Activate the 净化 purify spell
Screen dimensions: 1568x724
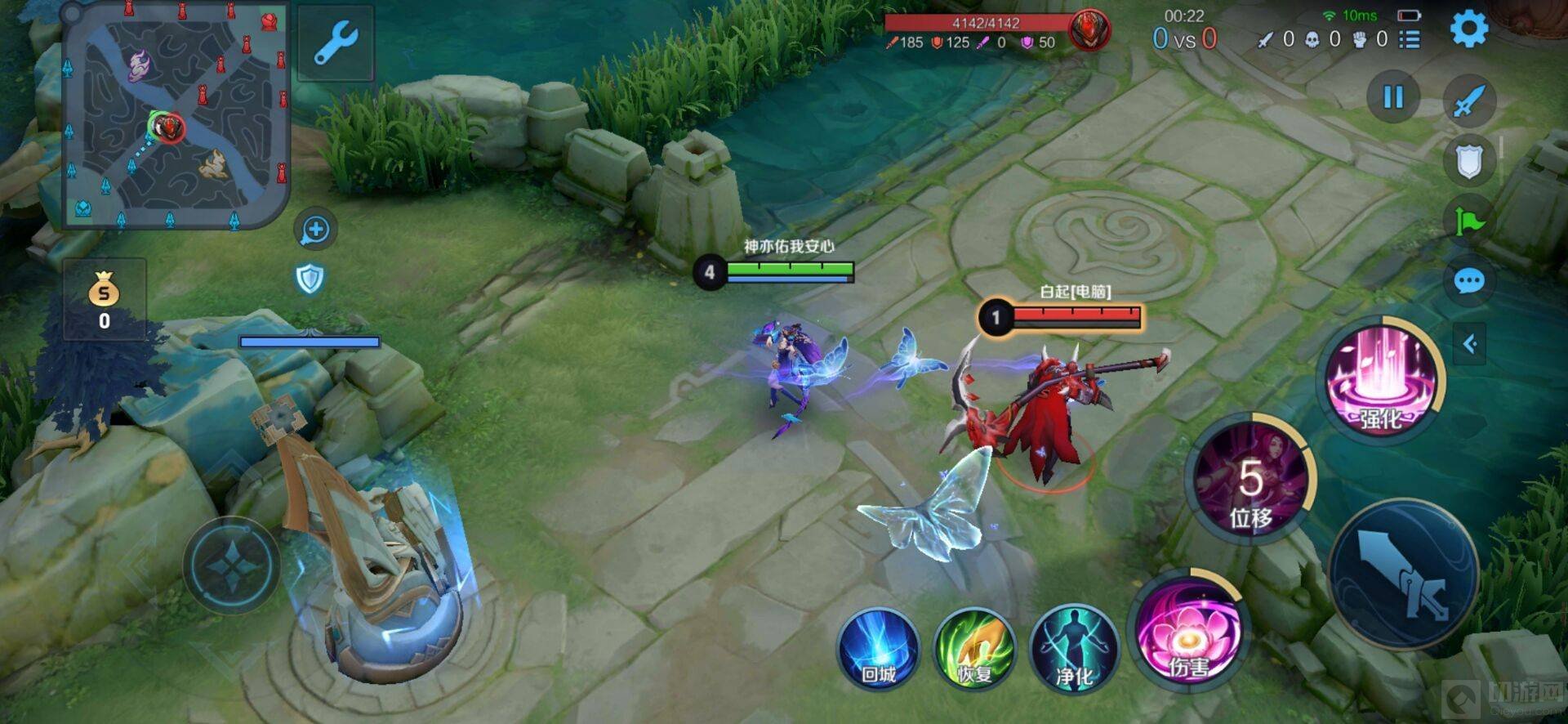point(1074,651)
